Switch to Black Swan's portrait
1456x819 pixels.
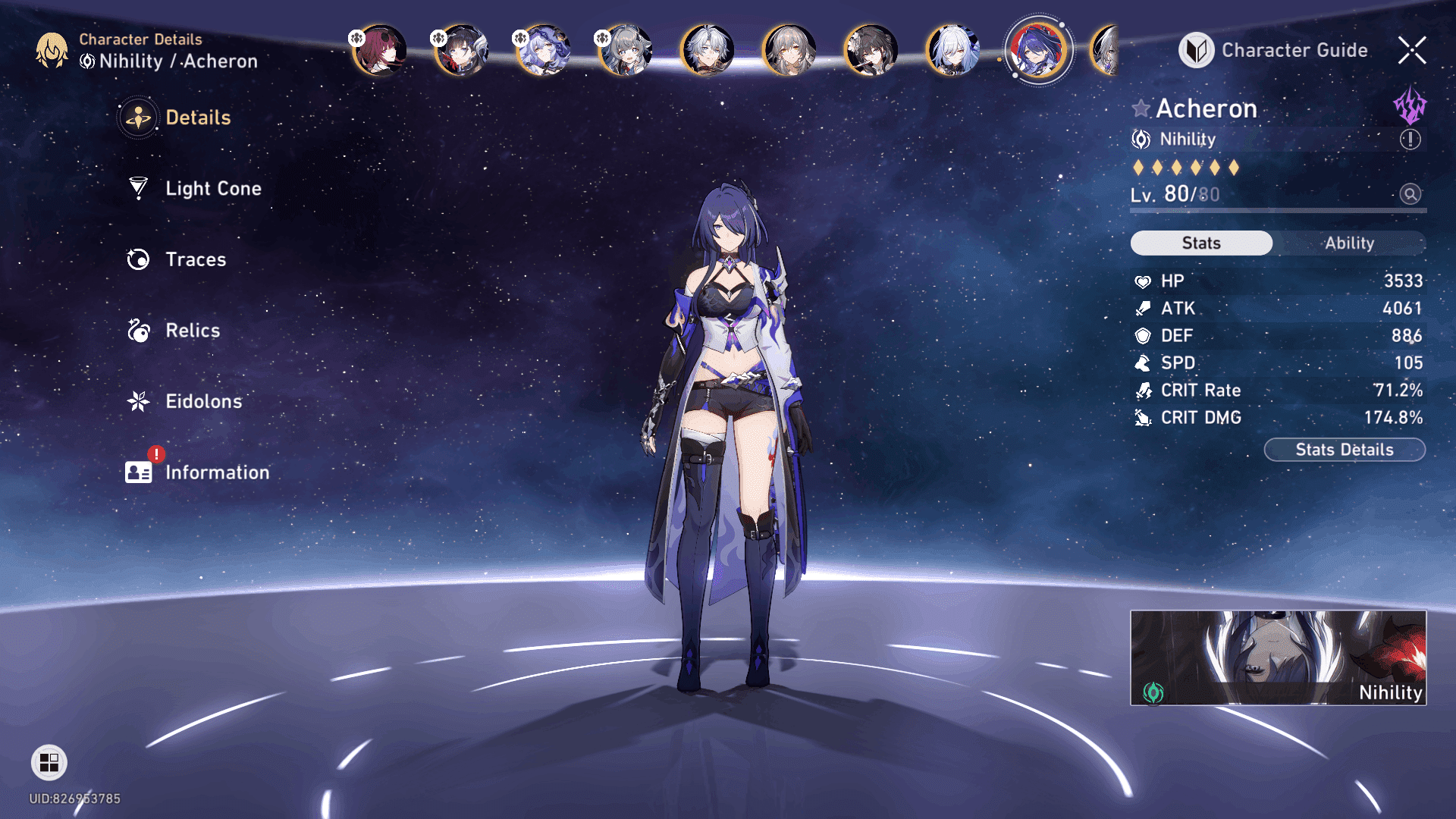(x=543, y=50)
